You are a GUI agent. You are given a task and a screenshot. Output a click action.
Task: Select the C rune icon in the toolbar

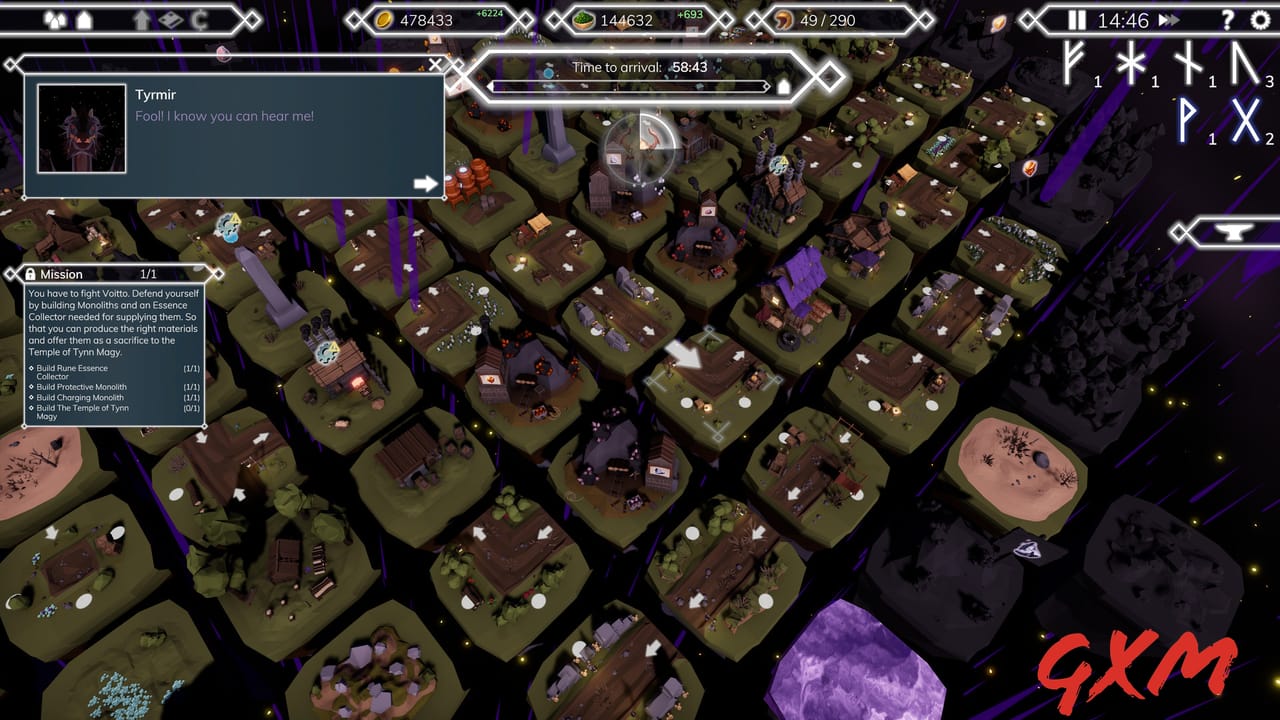tap(201, 19)
